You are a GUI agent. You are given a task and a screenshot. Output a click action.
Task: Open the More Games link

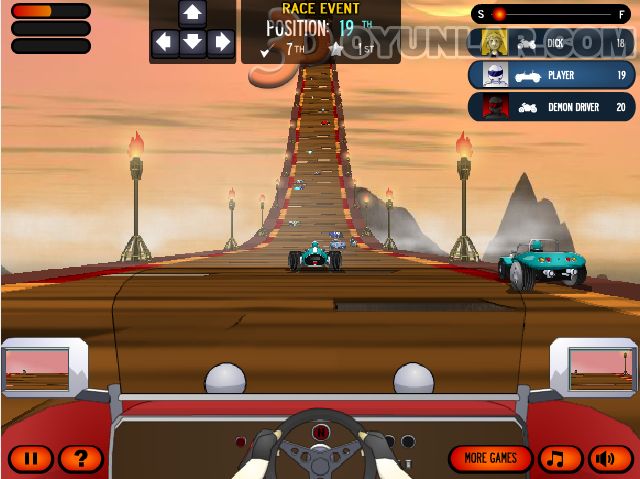[491, 458]
